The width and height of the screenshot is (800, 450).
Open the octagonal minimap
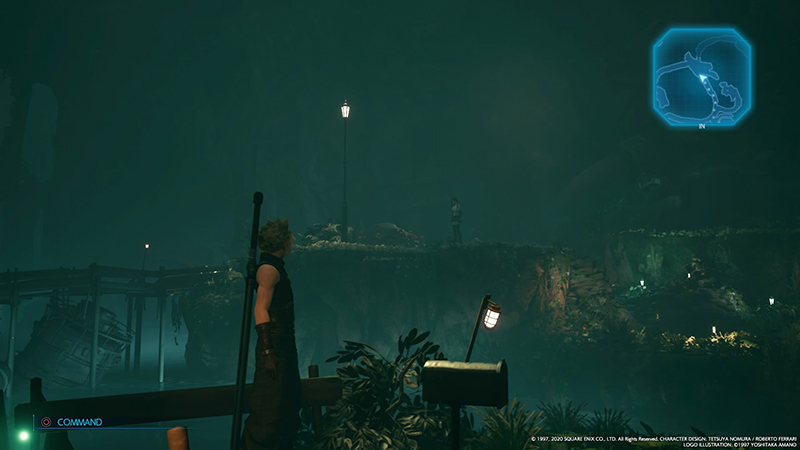coord(703,77)
